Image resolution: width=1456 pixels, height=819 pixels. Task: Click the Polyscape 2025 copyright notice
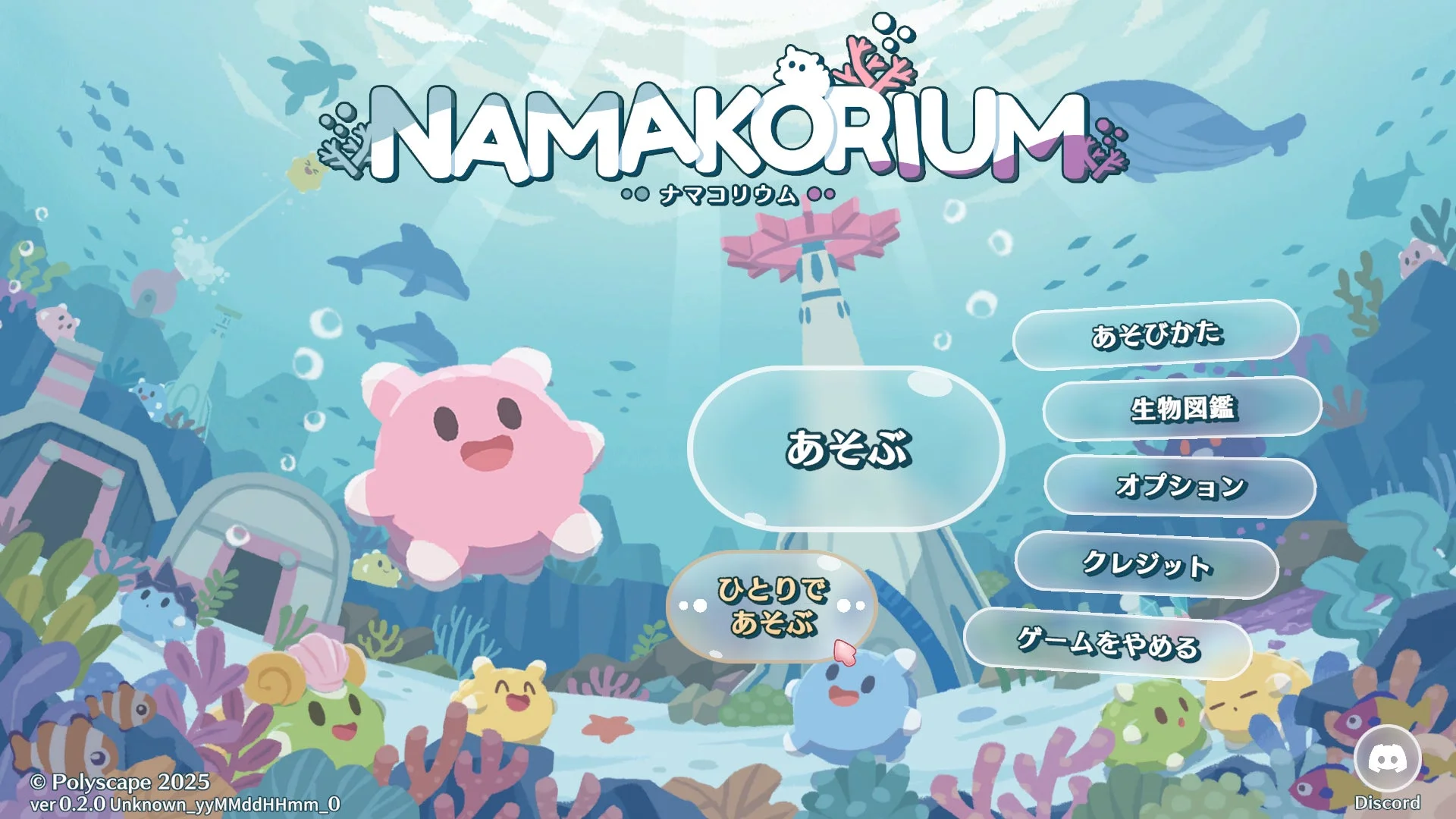coord(118,780)
